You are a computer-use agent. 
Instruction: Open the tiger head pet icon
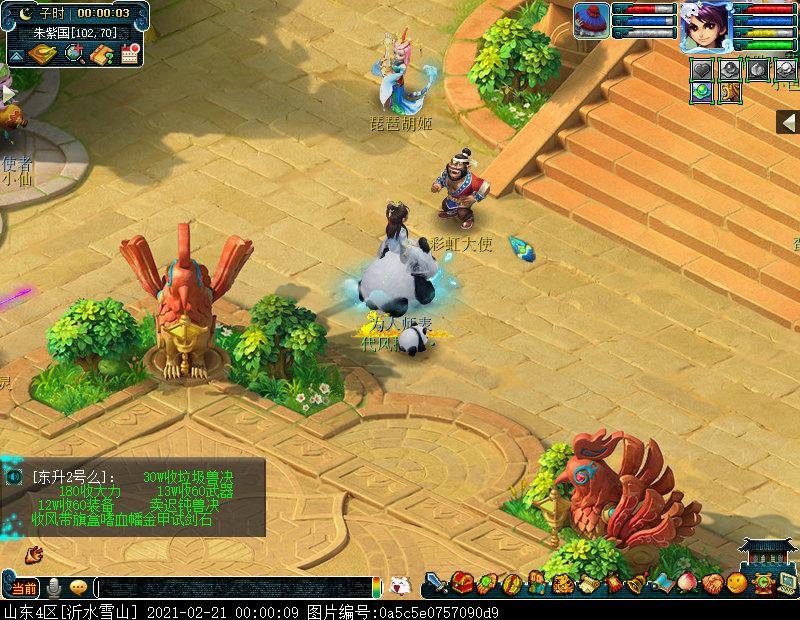click(562, 583)
